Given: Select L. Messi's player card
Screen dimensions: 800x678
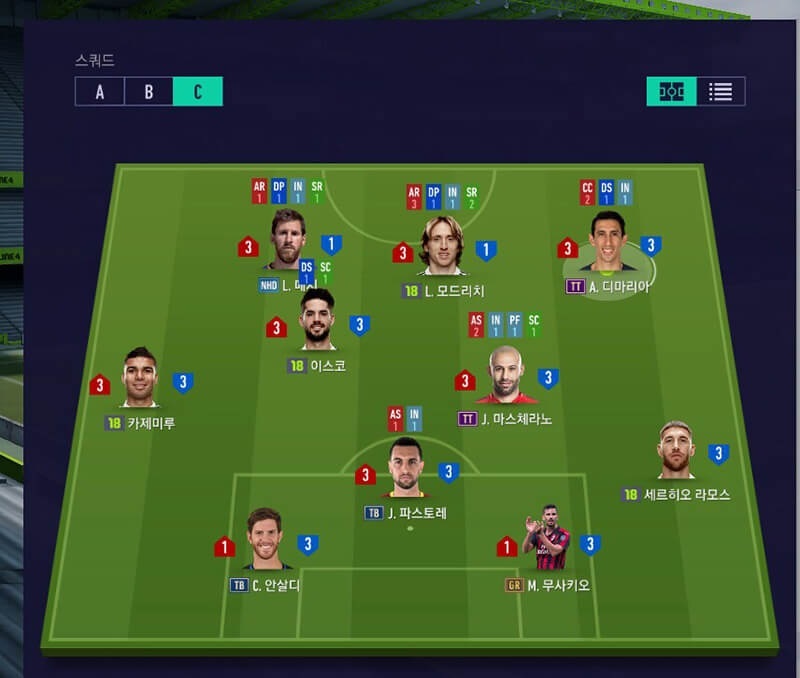Looking at the screenshot, I should click(x=288, y=240).
